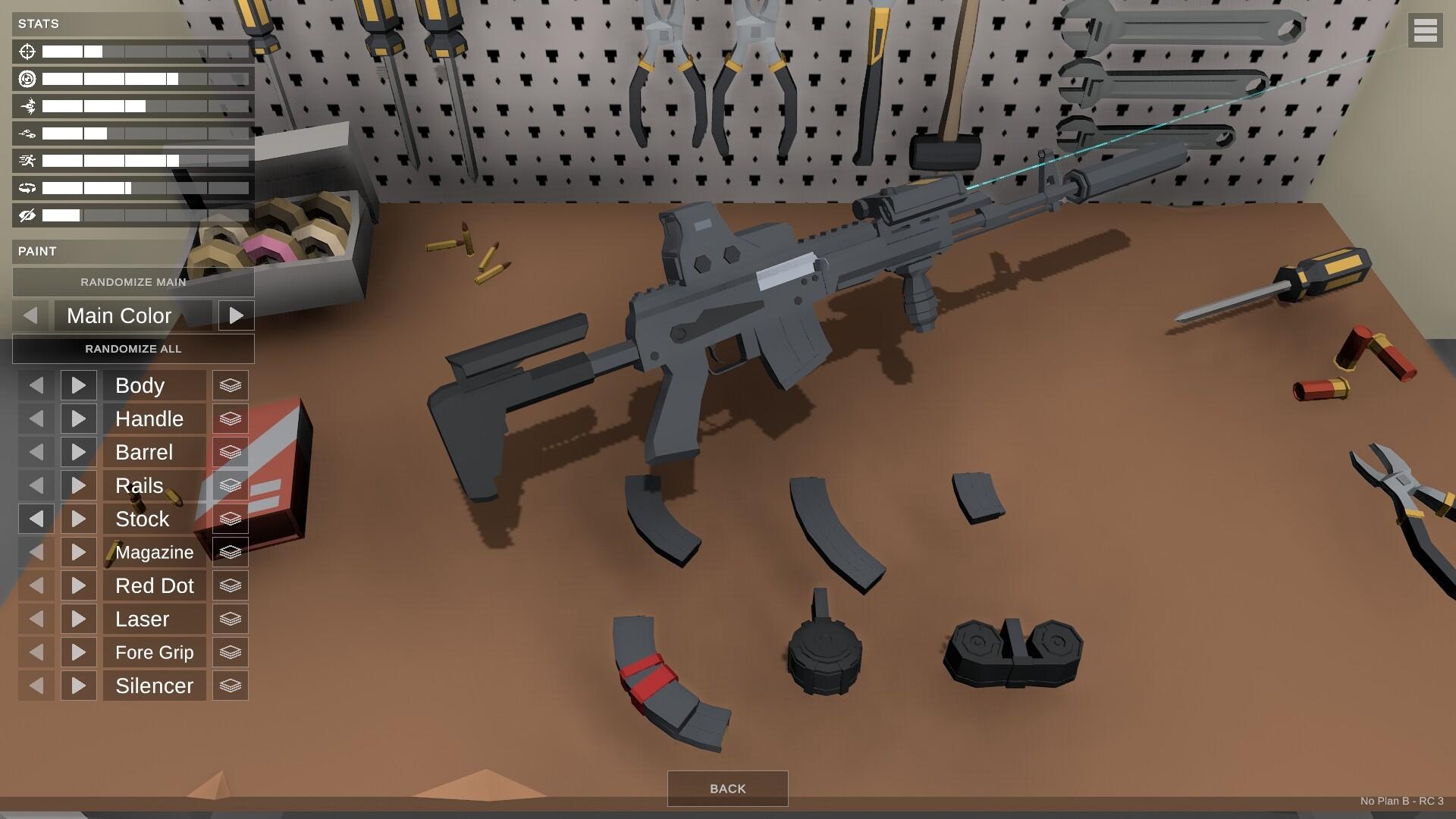Toggle the Laser layers swatch
Image resolution: width=1456 pixels, height=819 pixels.
230,619
